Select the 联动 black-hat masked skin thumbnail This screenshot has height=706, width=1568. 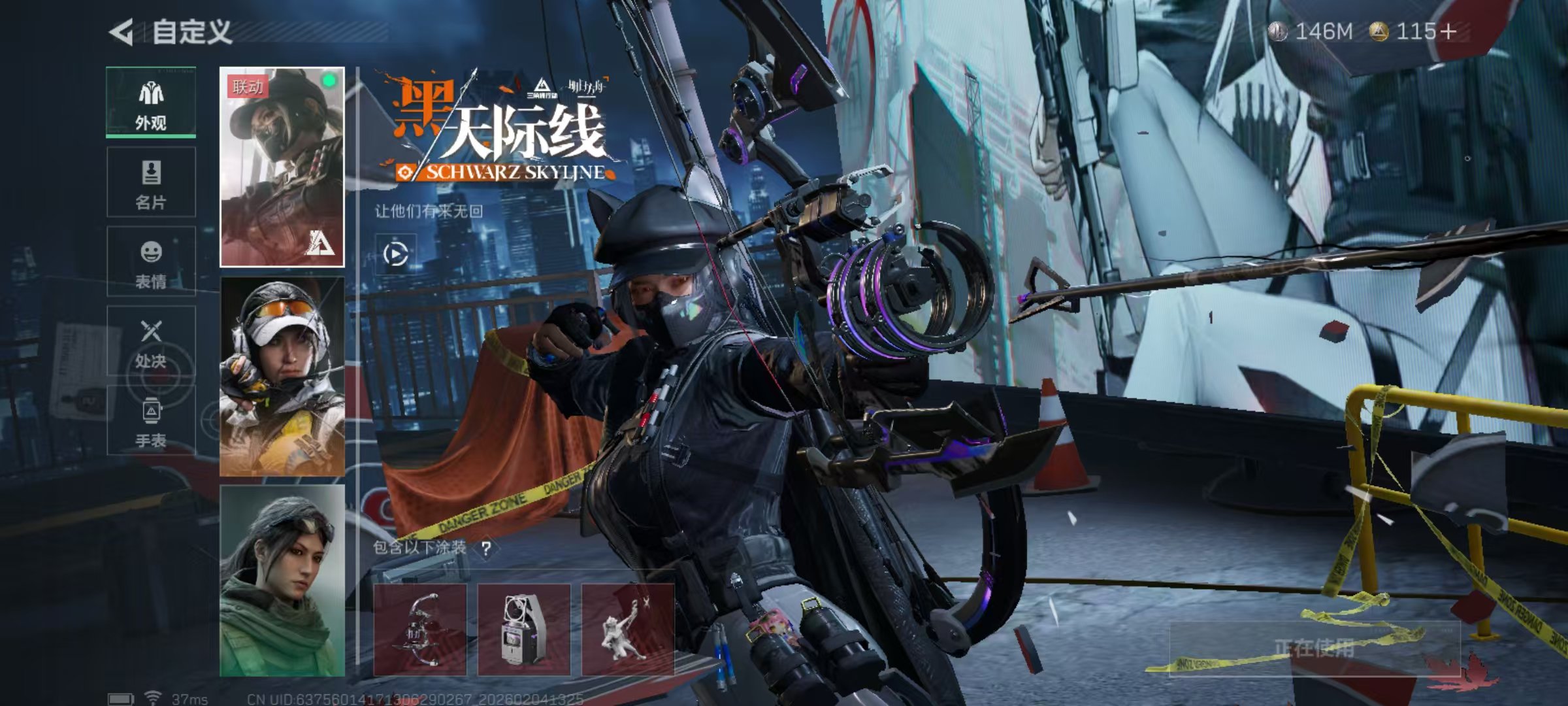(x=282, y=167)
